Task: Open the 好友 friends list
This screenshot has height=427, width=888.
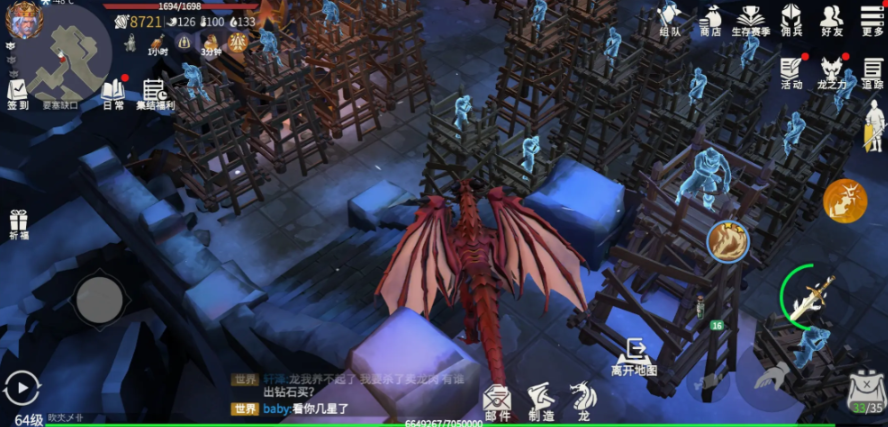Action: (x=831, y=20)
